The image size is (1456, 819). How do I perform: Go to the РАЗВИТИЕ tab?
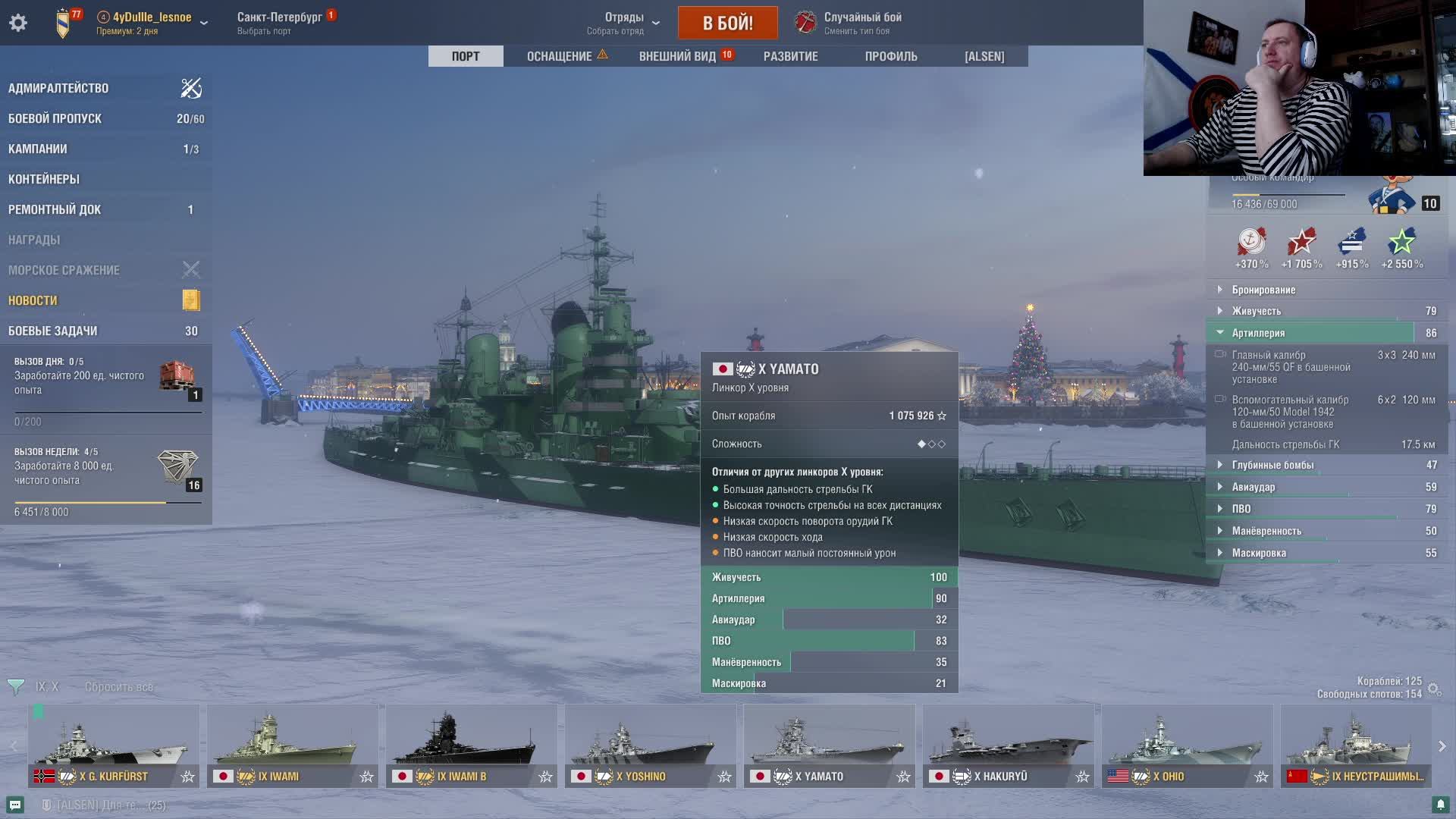coord(790,56)
